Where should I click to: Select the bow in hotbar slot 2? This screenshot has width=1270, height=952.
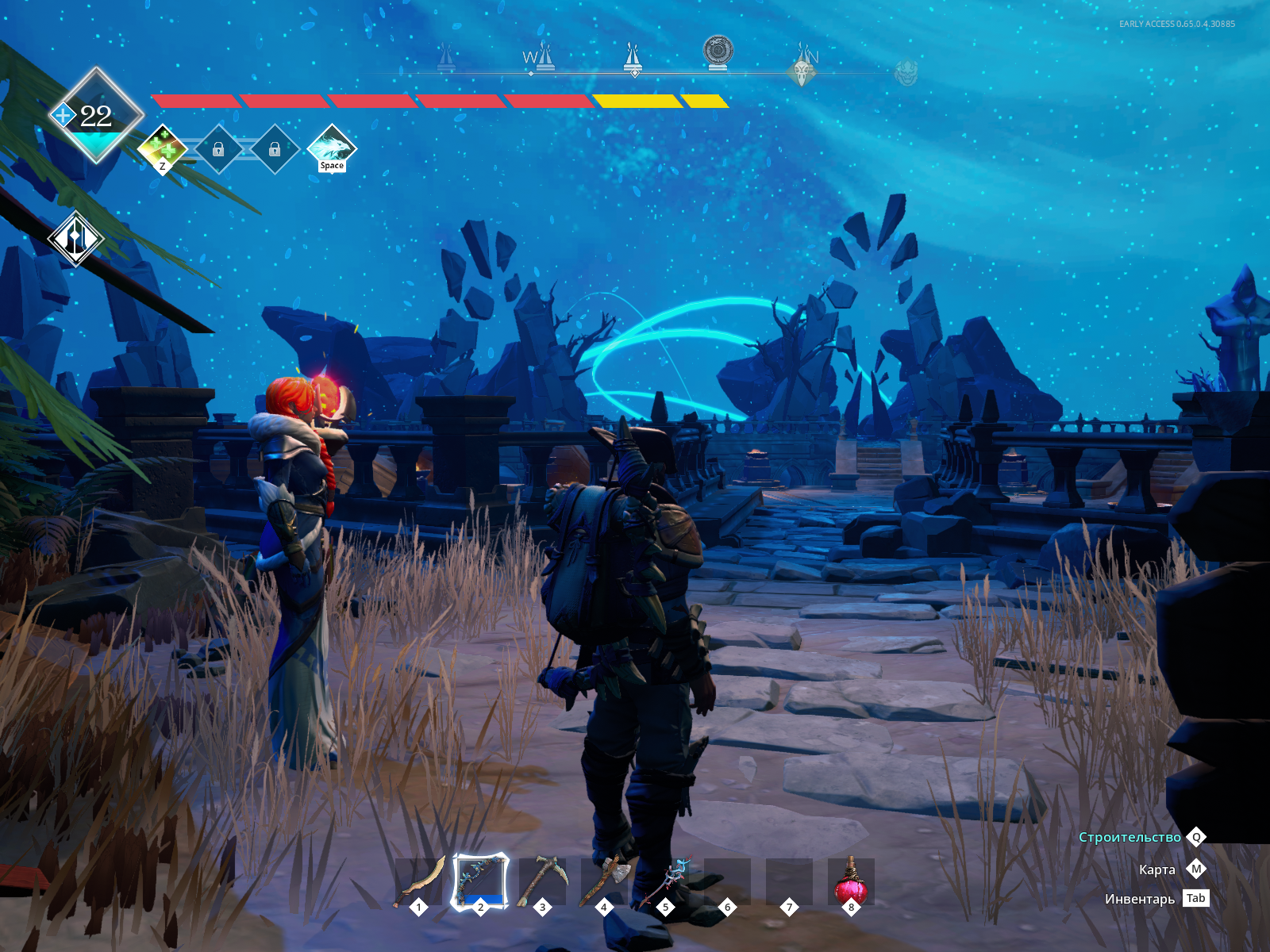point(480,881)
